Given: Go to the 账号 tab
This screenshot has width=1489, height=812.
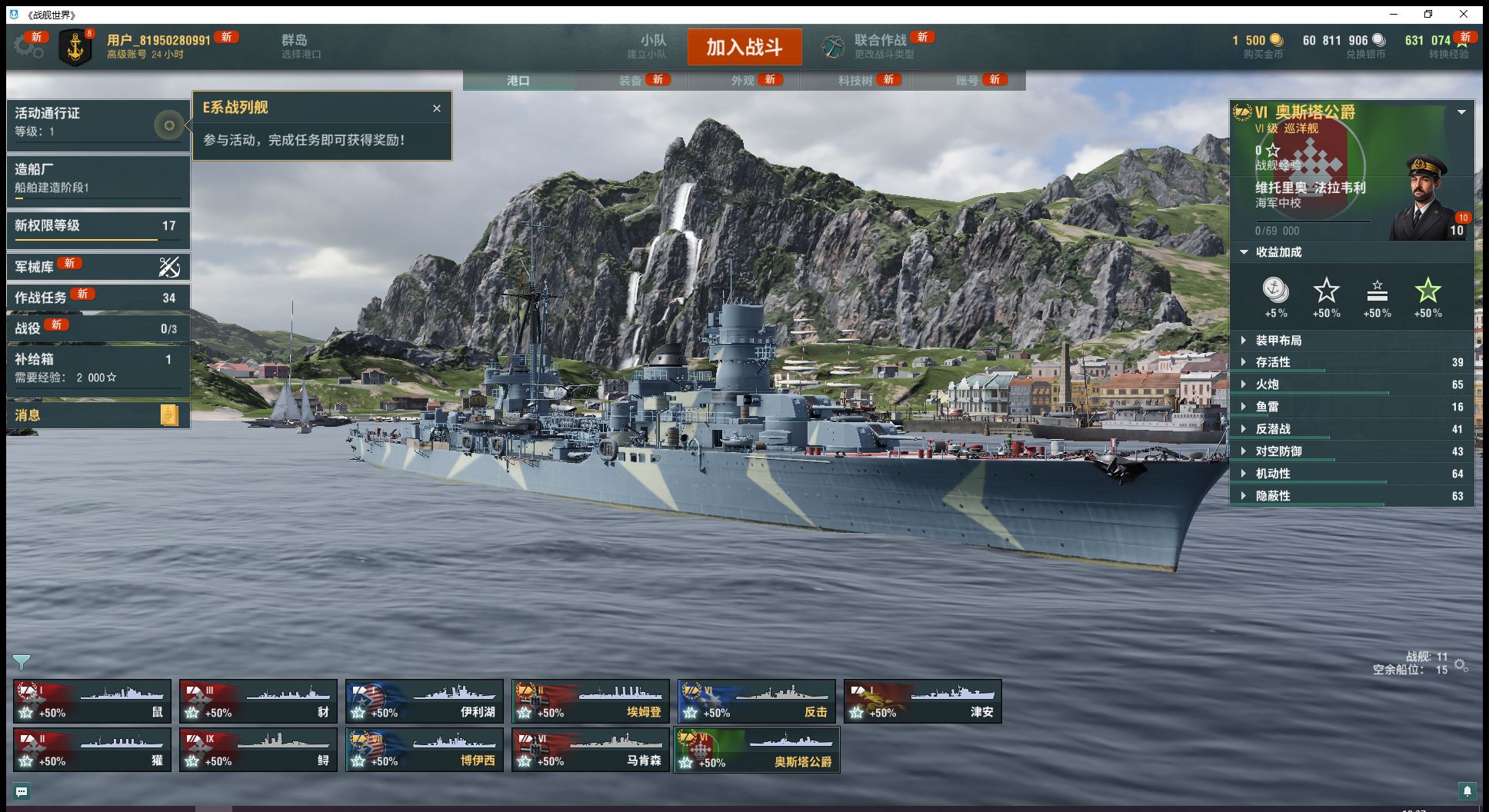Looking at the screenshot, I should coord(968,80).
